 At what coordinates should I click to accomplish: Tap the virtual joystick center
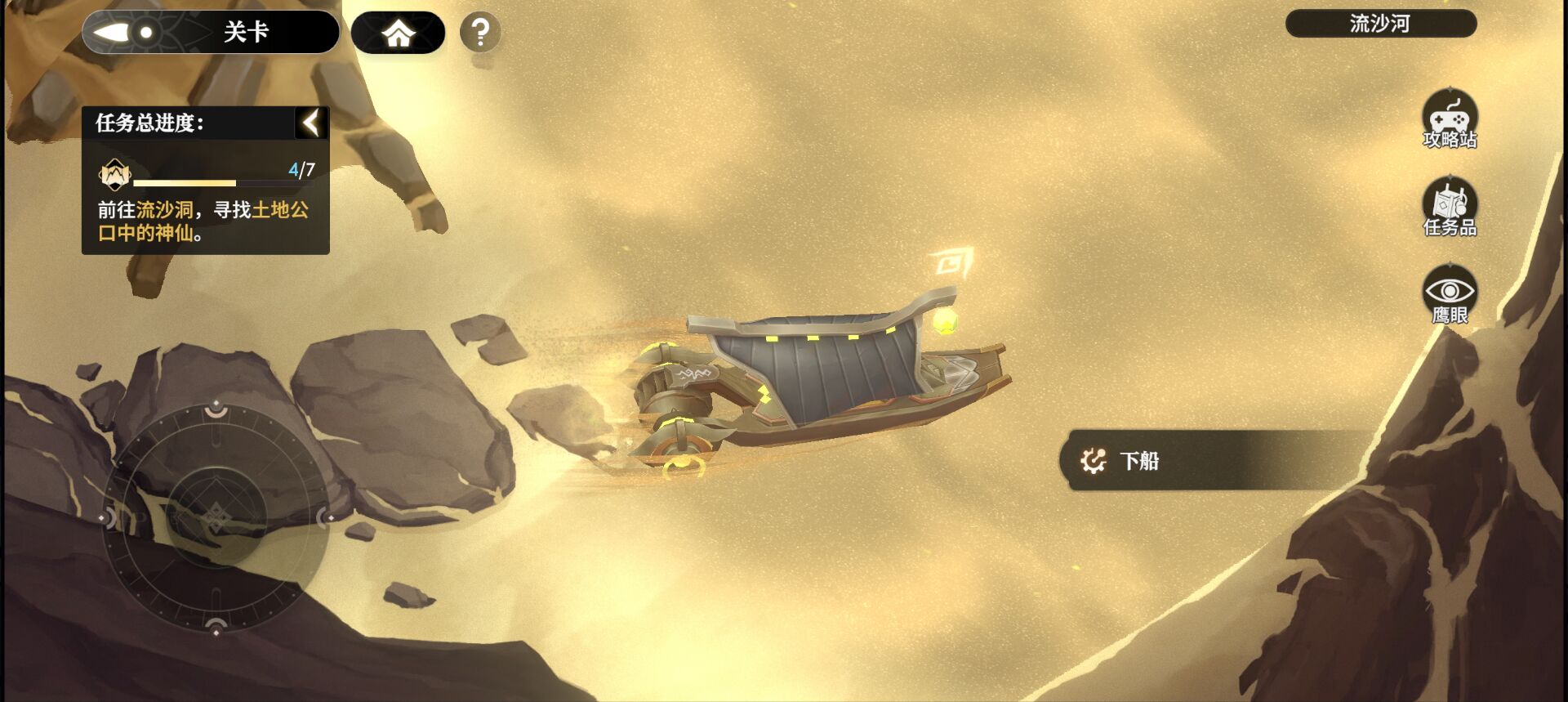(216, 516)
